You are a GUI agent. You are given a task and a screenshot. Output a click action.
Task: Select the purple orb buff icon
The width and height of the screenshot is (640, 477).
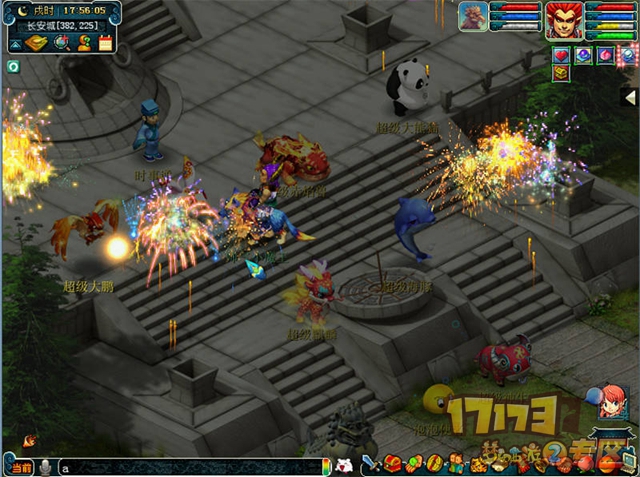tap(583, 54)
